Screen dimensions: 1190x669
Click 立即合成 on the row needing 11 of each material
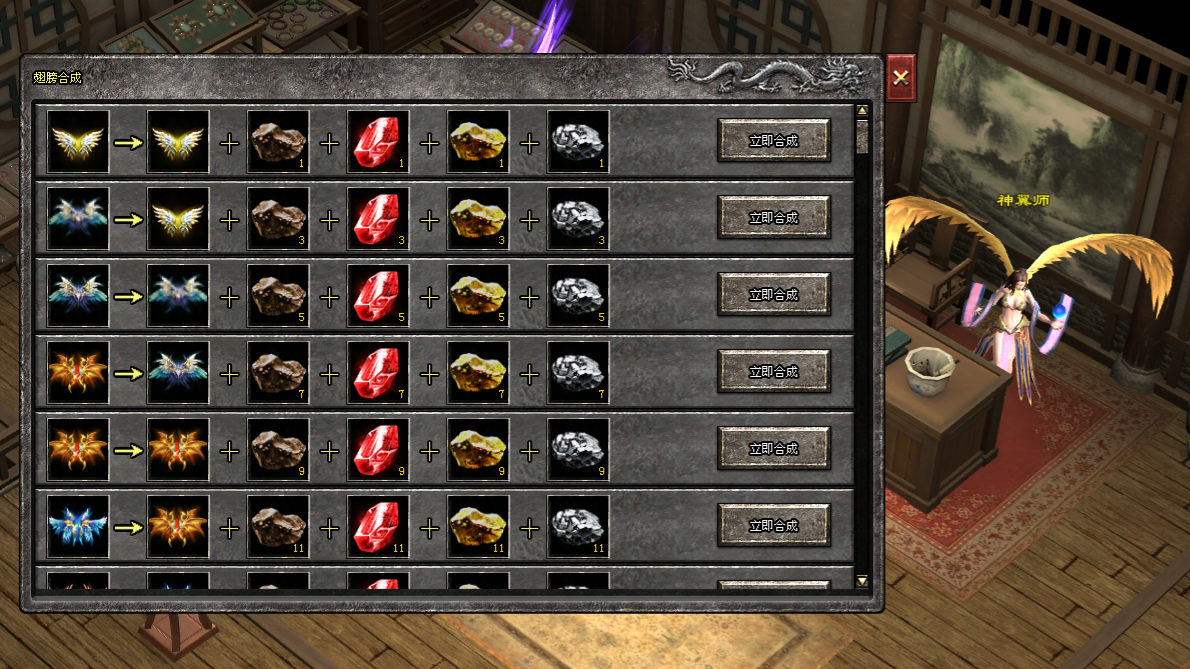coord(773,526)
